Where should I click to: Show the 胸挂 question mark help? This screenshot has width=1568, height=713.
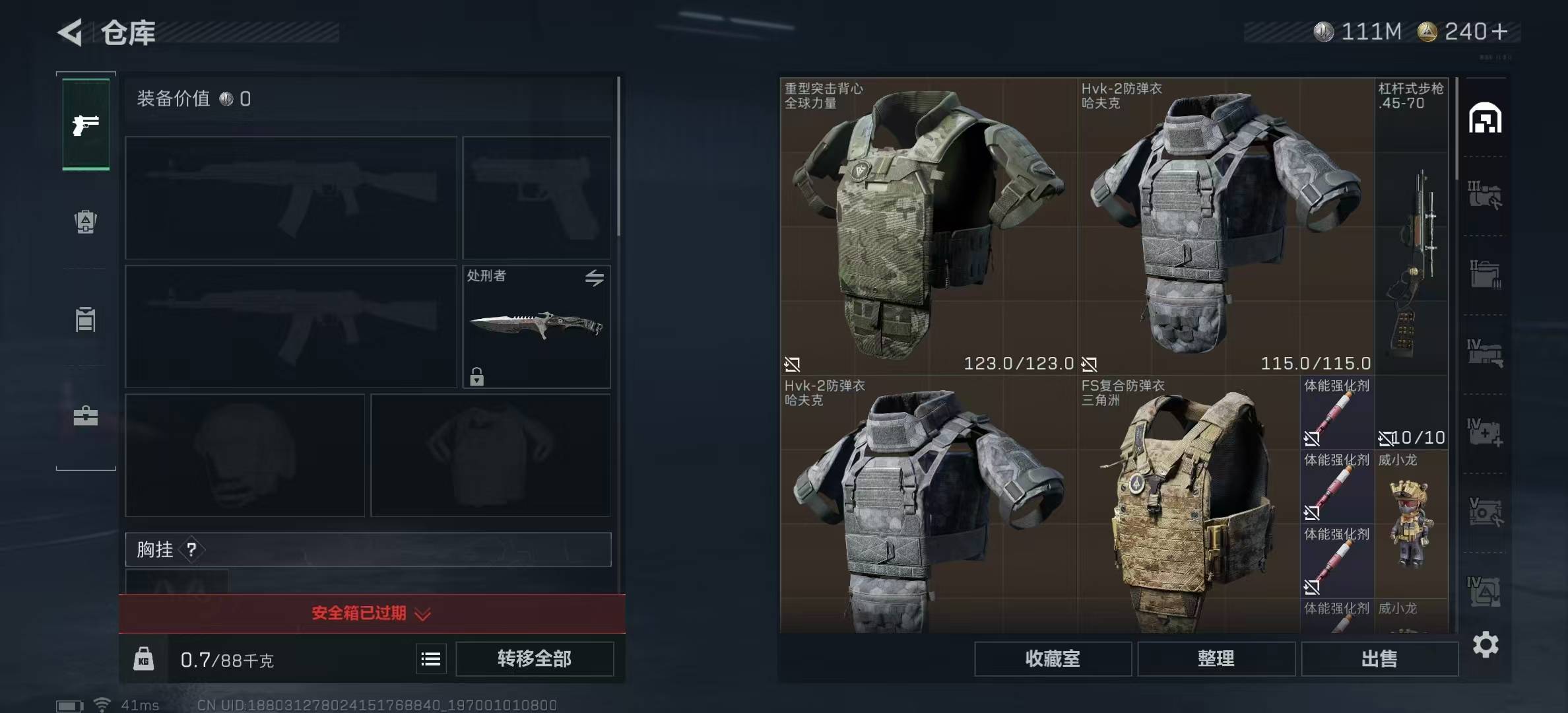[191, 549]
